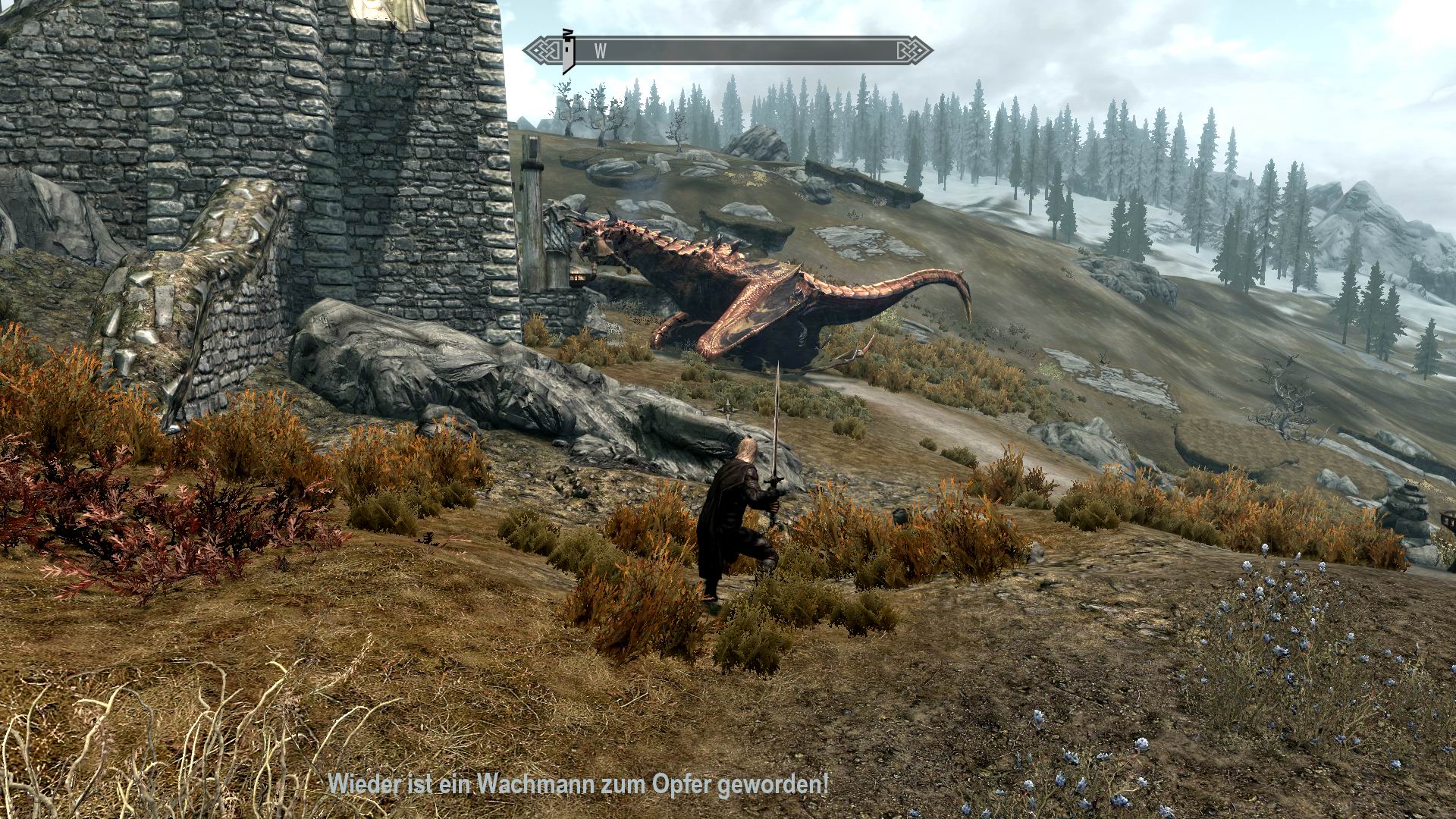Click the small glowing marker on the path

coord(728,410)
